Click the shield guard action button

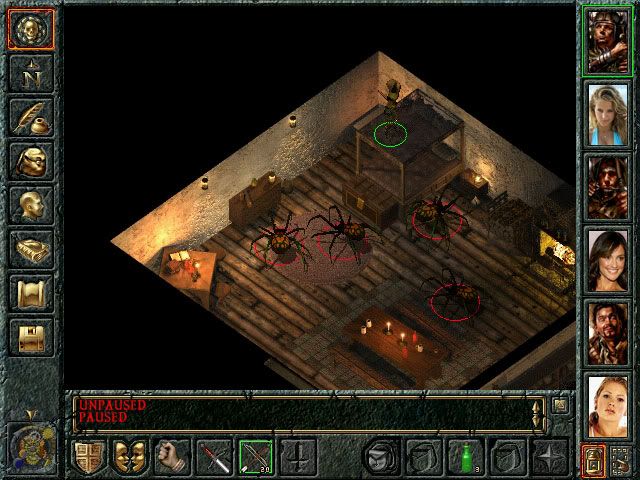88,456
